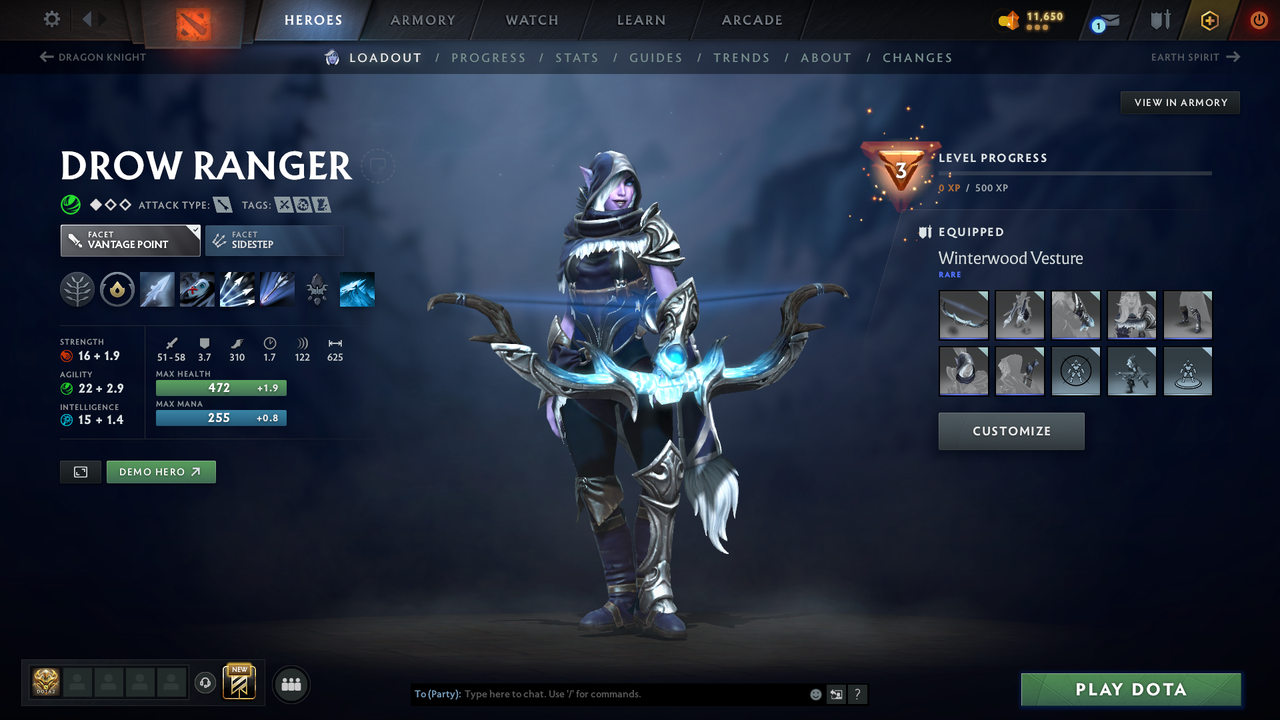View the hero Guides section

(656, 58)
